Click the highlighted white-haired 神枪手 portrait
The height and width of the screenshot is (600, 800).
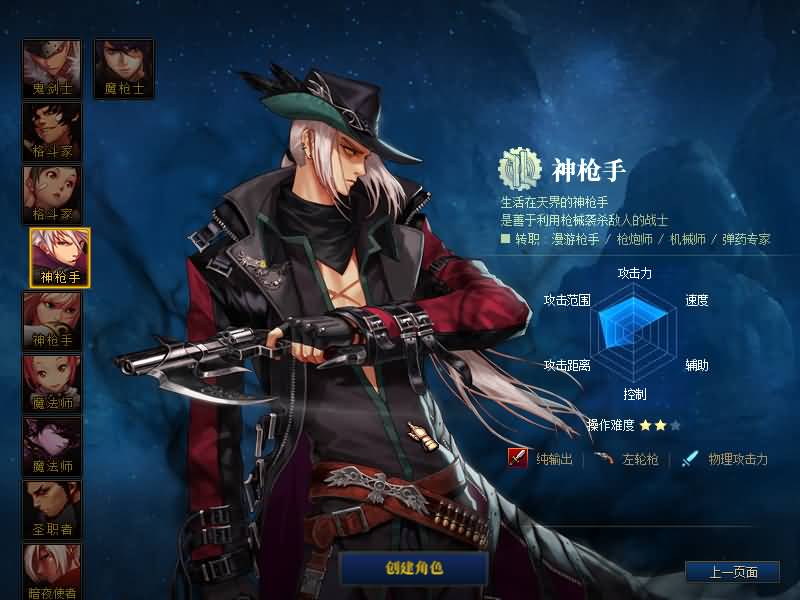pyautogui.click(x=60, y=257)
